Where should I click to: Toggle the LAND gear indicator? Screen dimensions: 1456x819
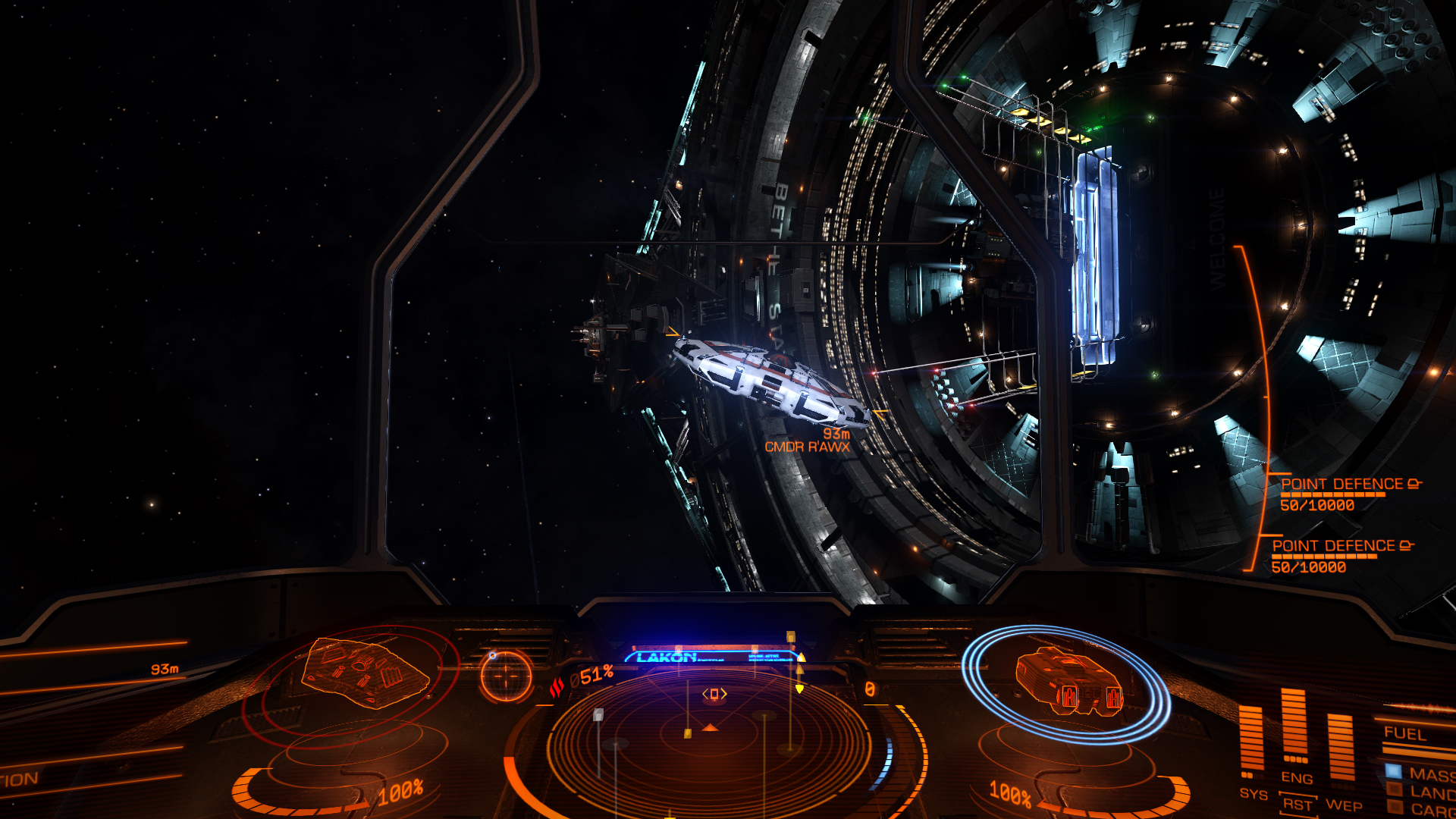[x=1394, y=790]
